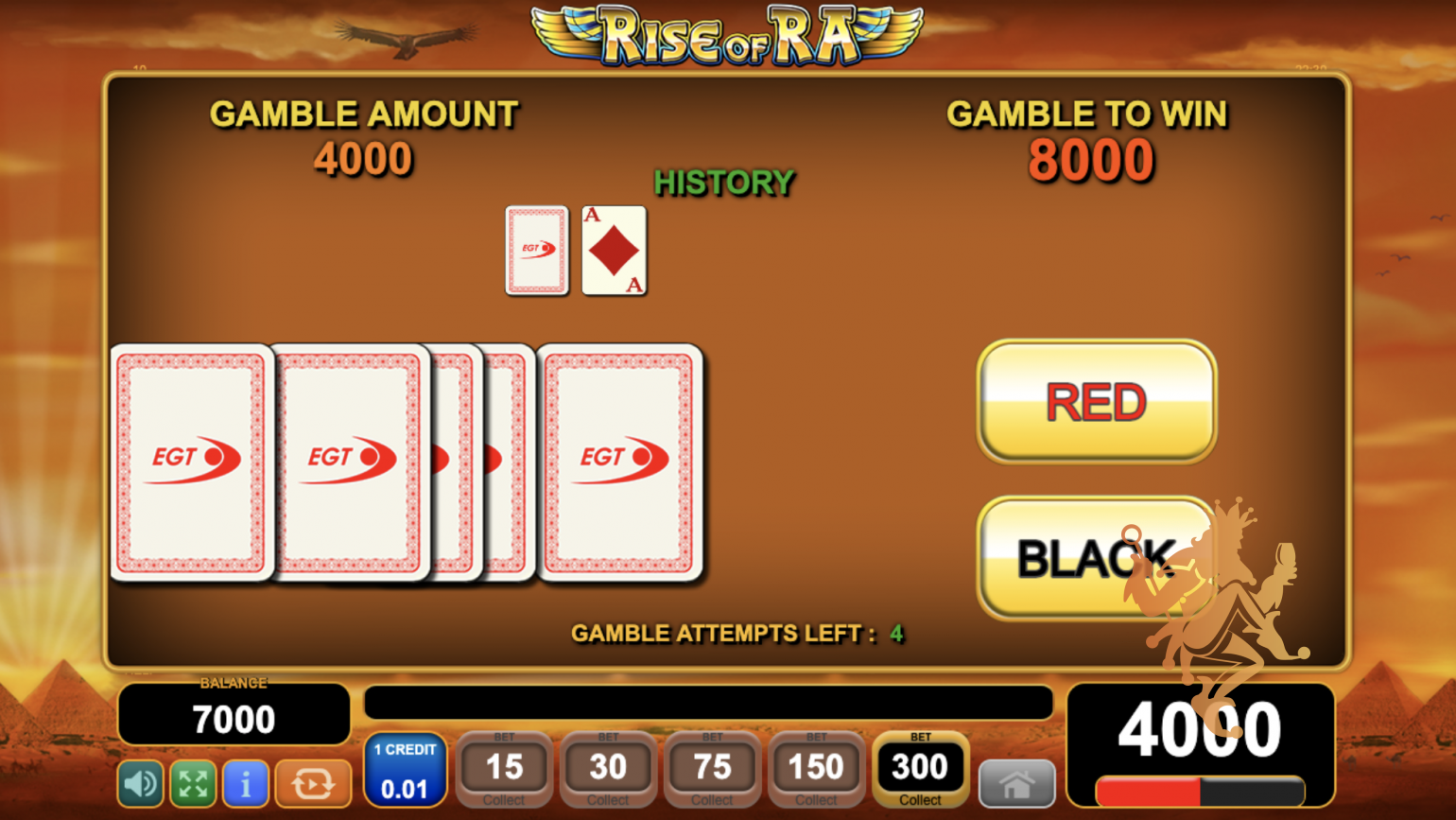Select the Bet 30 option
The height and width of the screenshot is (820, 1456).
coord(607,766)
